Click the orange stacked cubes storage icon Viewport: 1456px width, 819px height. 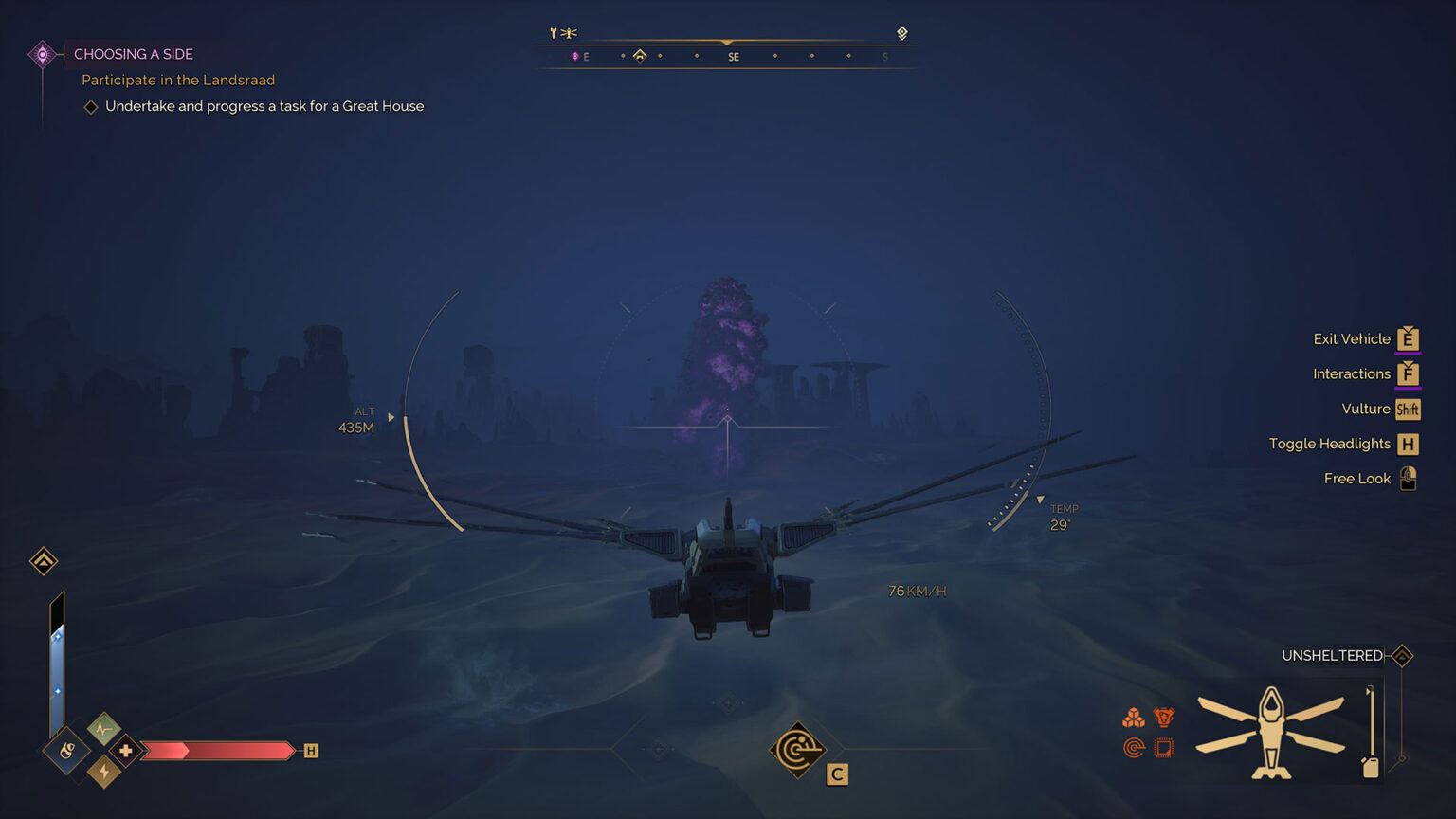pos(1133,718)
